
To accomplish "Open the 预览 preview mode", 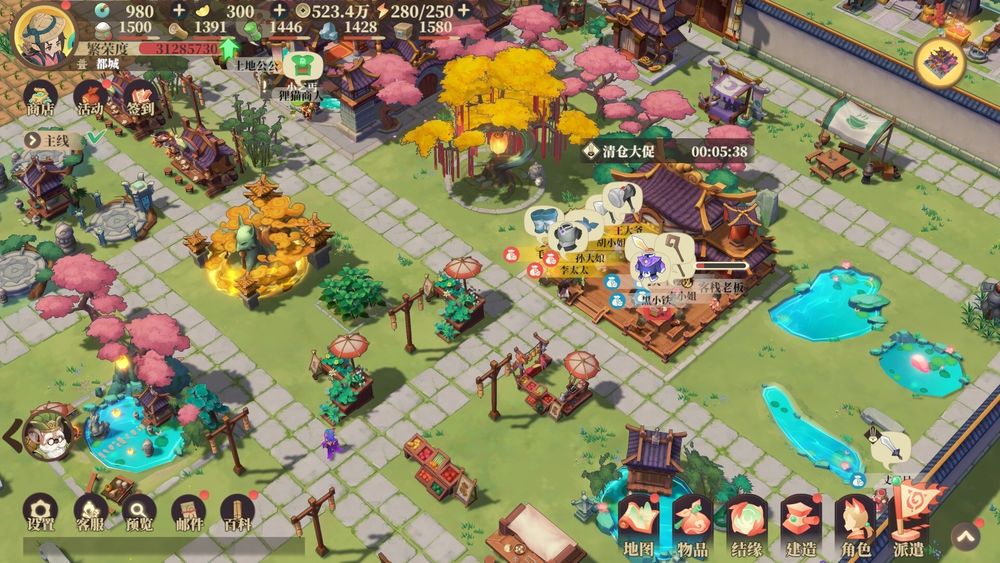I will [x=139, y=512].
